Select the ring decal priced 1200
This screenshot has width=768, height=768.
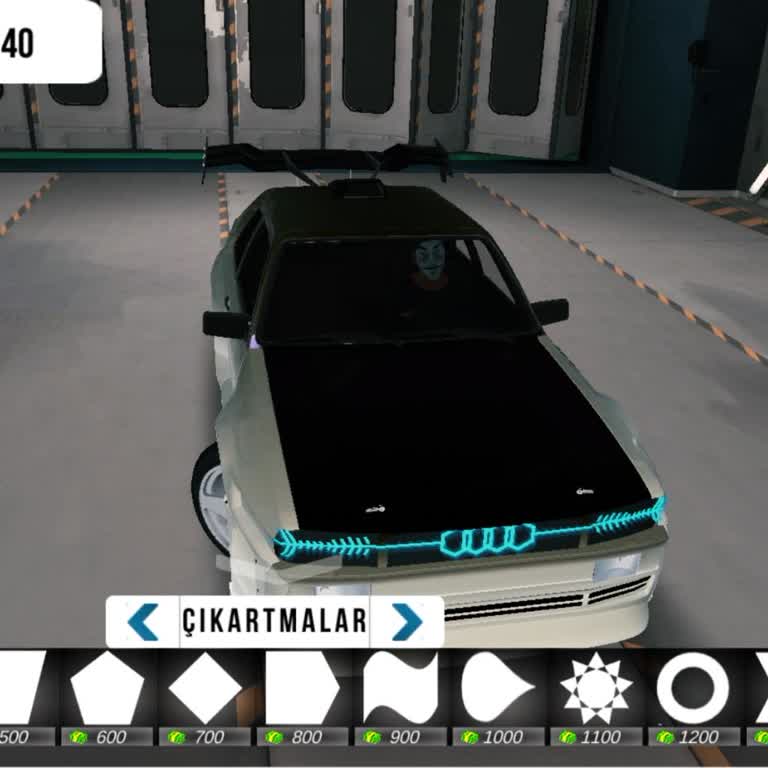[x=693, y=690]
